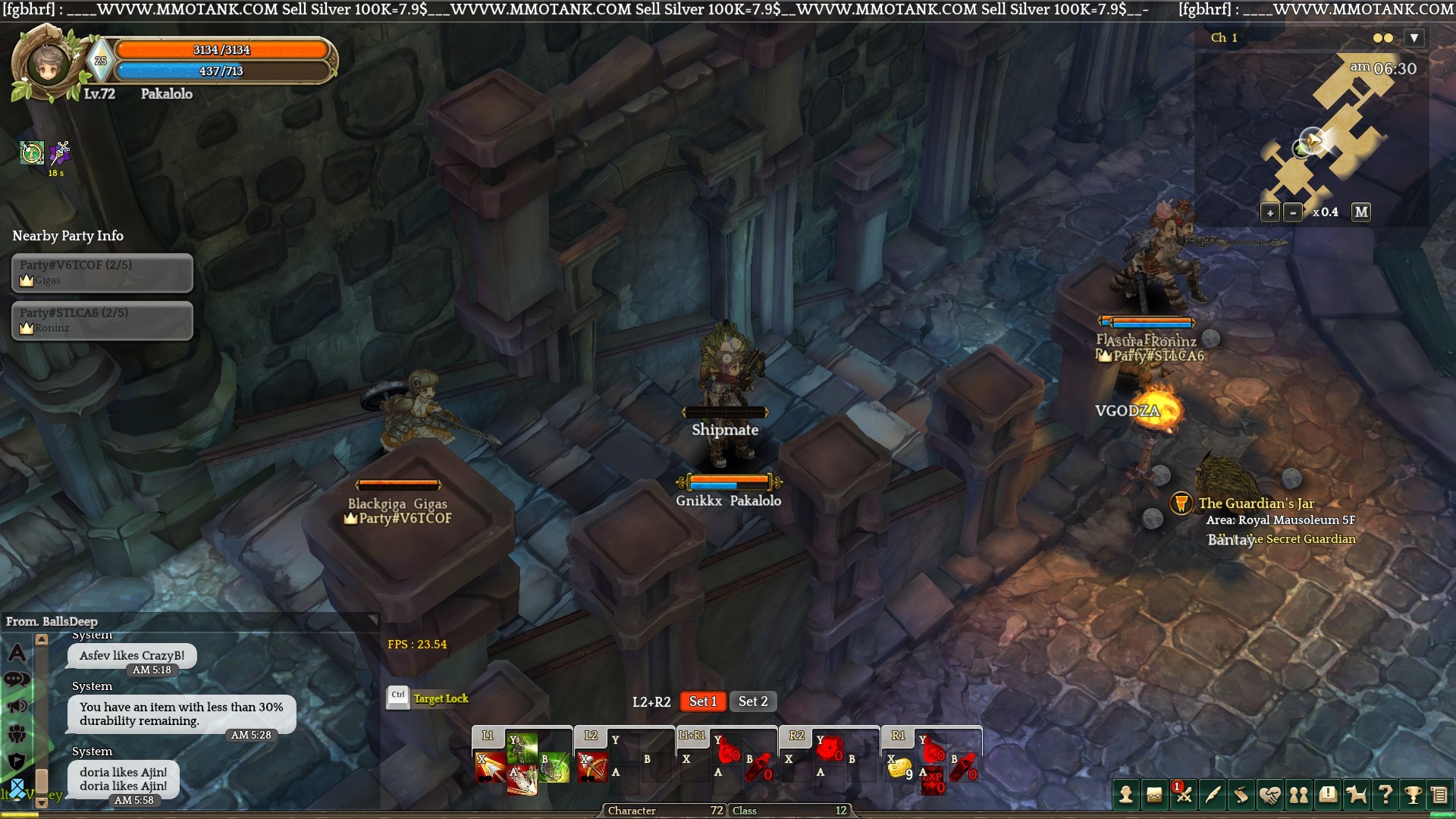Screen dimensions: 1456x819
Task: Open the crossed swords menu with notification
Action: [x=1183, y=795]
